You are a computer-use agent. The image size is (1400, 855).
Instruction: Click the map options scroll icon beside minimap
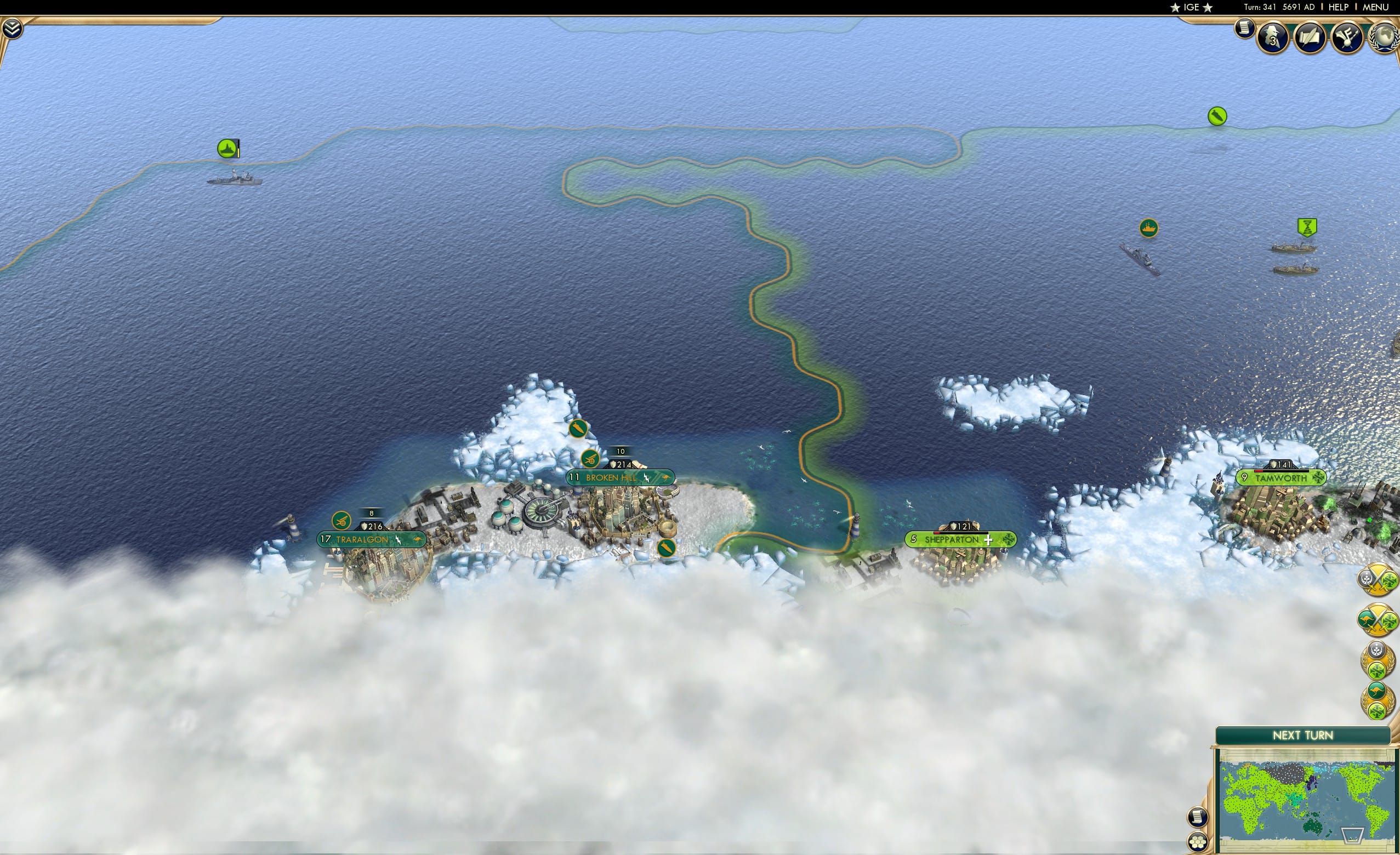coord(1198,818)
